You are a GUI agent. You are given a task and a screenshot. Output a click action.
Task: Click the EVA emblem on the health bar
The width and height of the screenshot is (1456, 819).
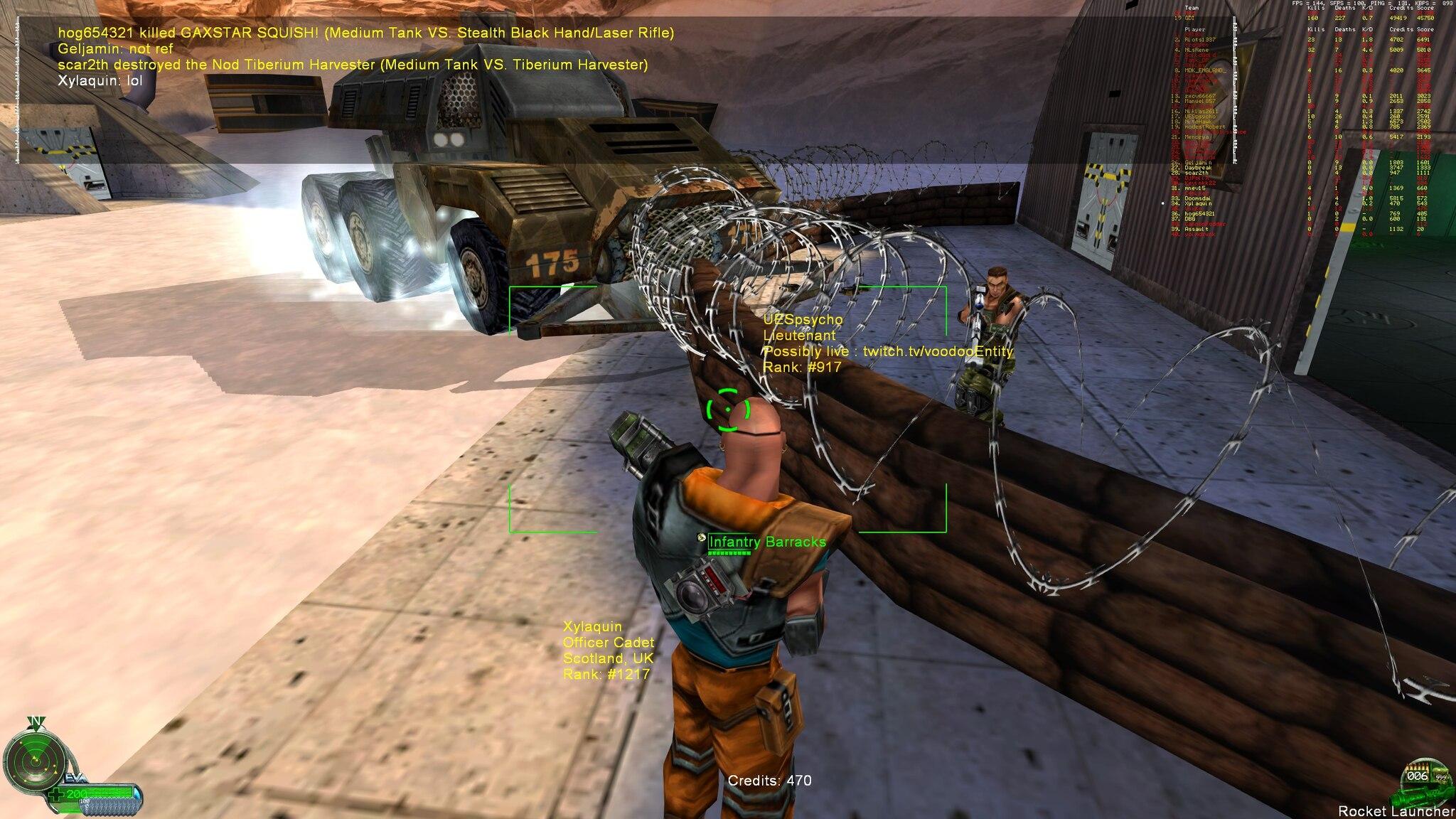[75, 776]
